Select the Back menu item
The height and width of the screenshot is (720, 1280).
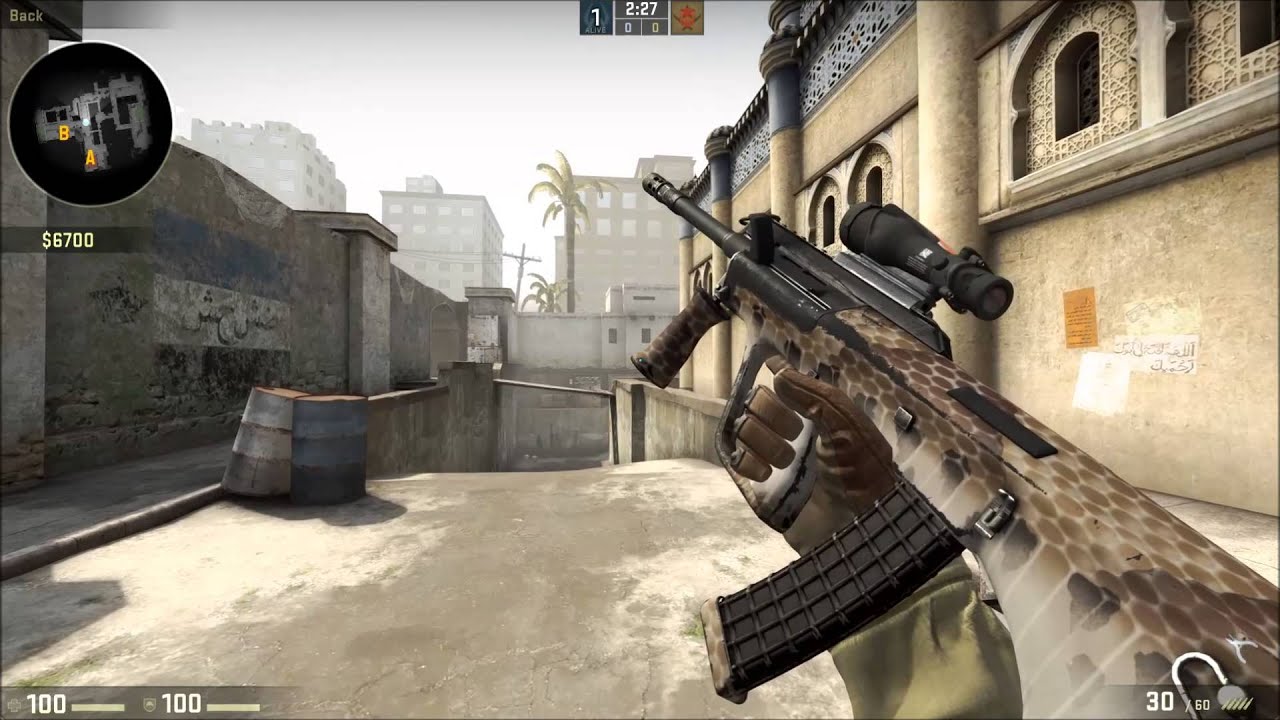click(27, 15)
